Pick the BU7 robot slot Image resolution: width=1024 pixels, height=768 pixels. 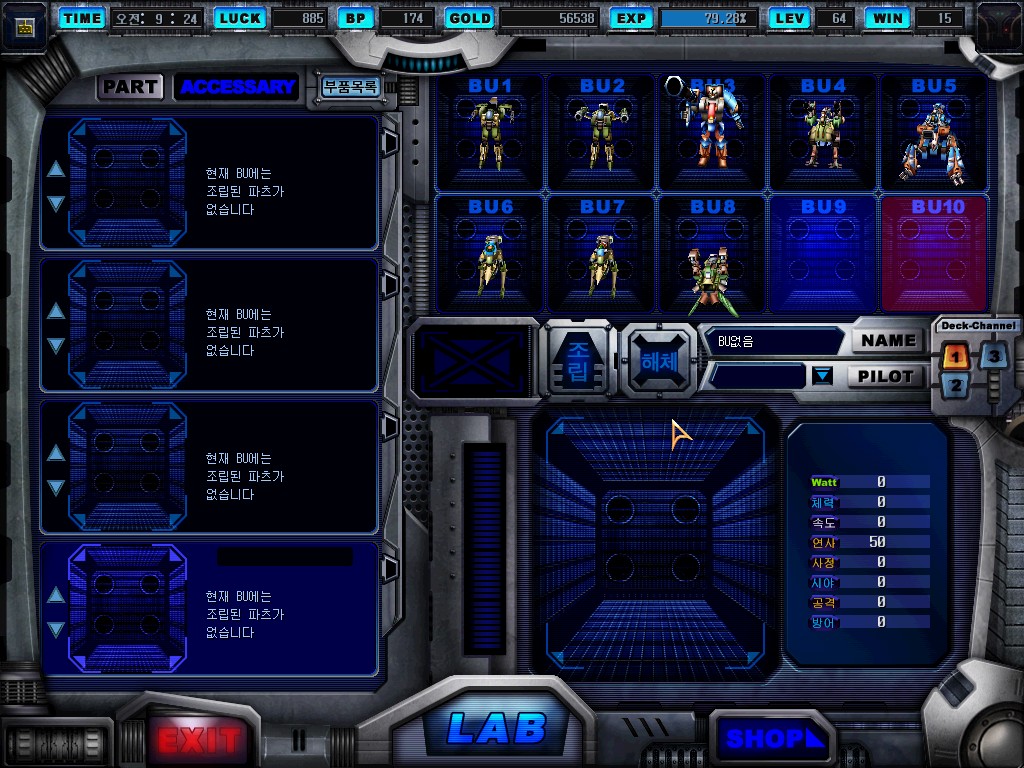pyautogui.click(x=602, y=254)
